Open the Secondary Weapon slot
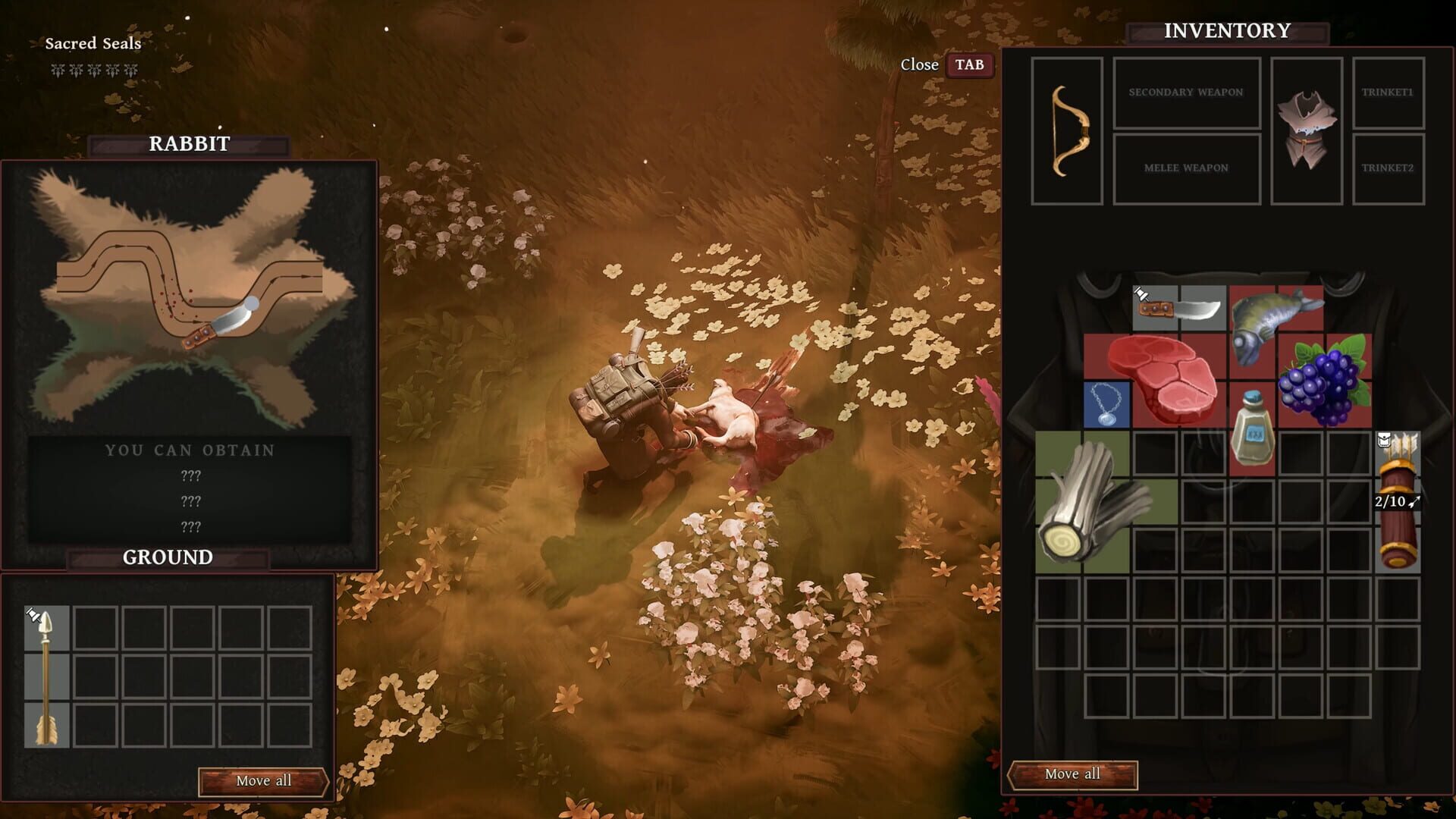Image resolution: width=1456 pixels, height=819 pixels. pyautogui.click(x=1187, y=93)
